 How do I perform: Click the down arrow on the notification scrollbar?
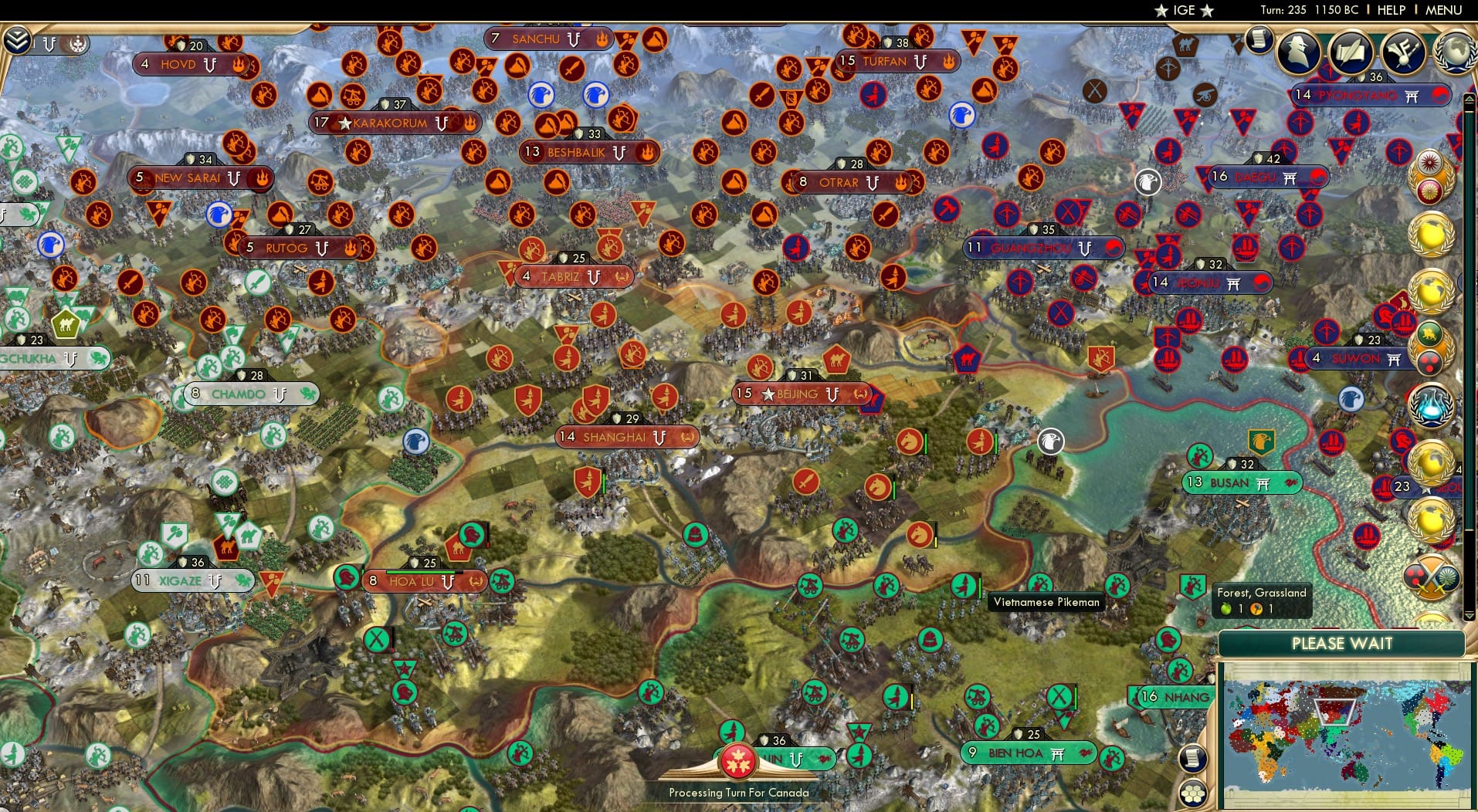click(x=1470, y=617)
